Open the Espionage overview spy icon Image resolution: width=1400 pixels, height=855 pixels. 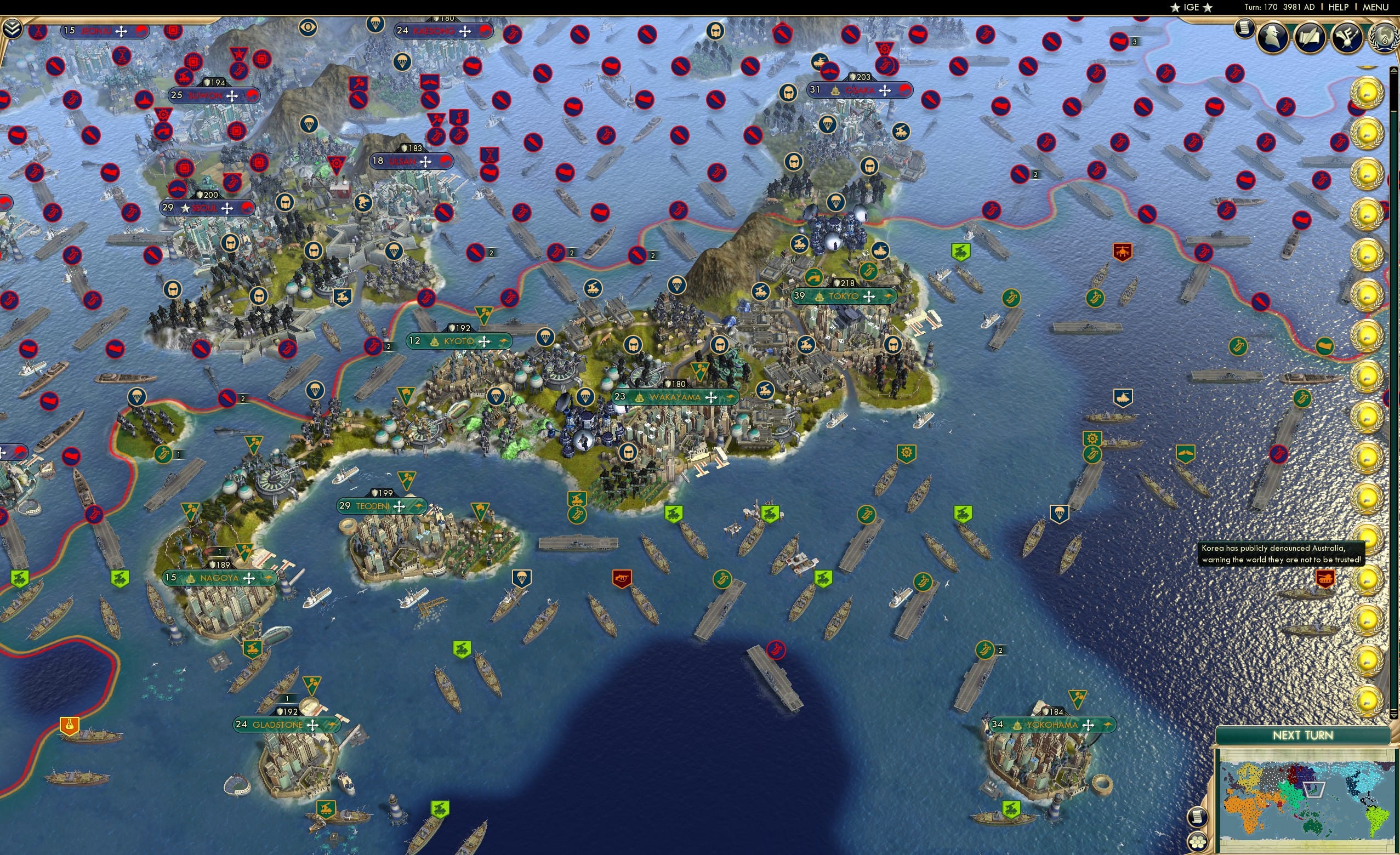pos(1272,37)
